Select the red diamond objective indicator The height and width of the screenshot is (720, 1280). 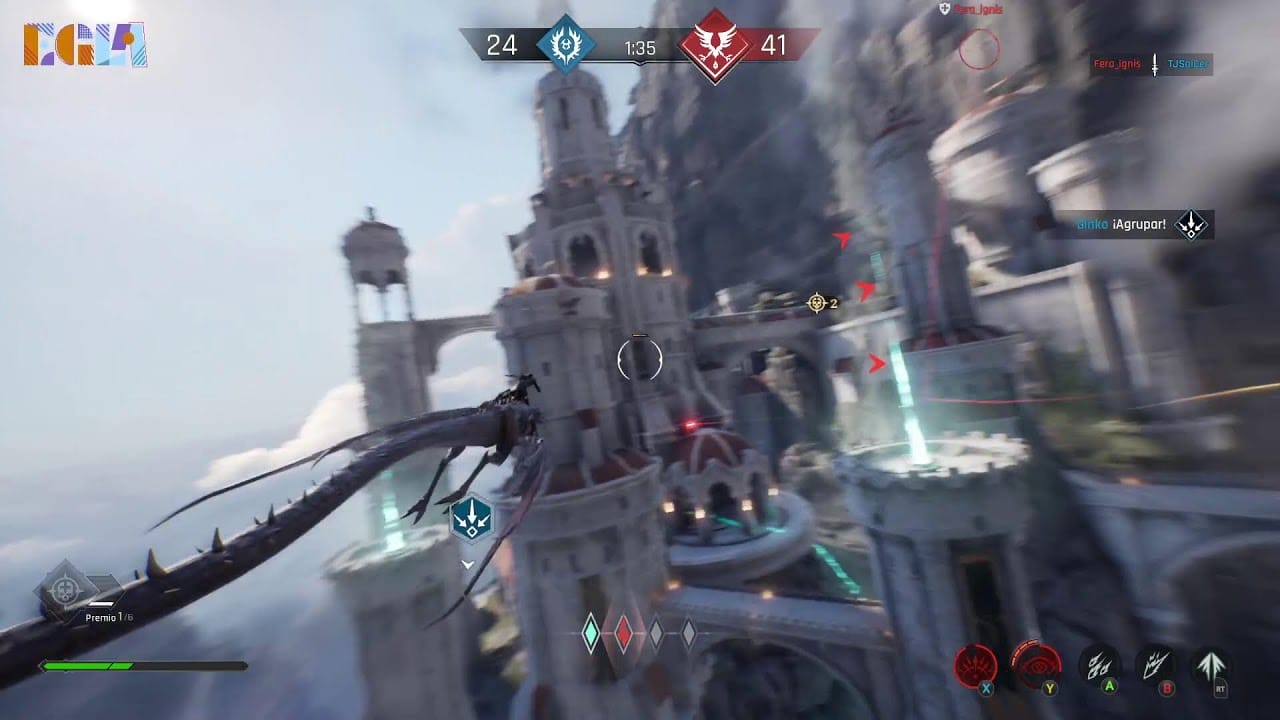click(623, 633)
